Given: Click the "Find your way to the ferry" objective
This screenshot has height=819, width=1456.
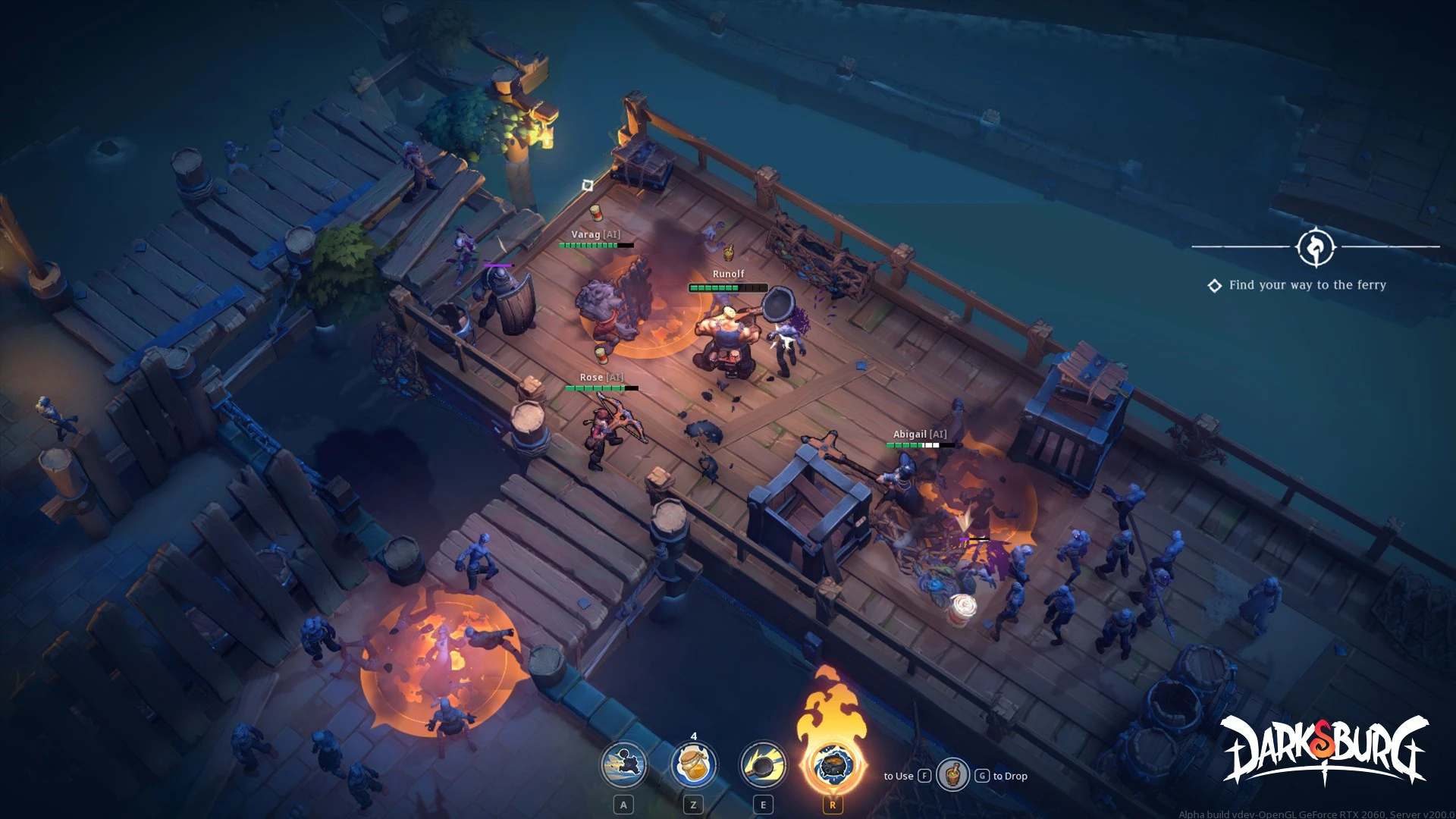Looking at the screenshot, I should point(1307,285).
